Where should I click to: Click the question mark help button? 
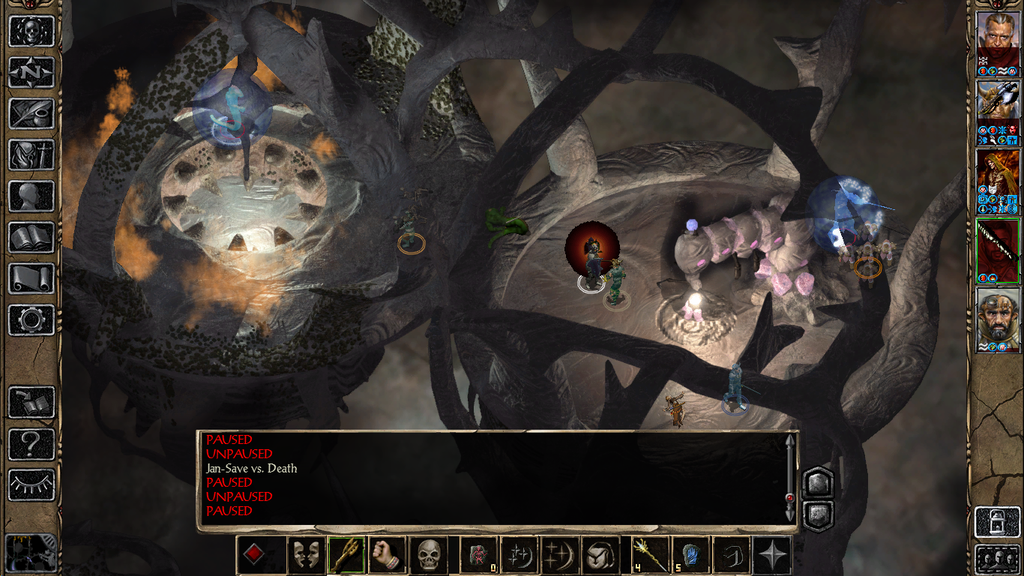click(x=31, y=444)
